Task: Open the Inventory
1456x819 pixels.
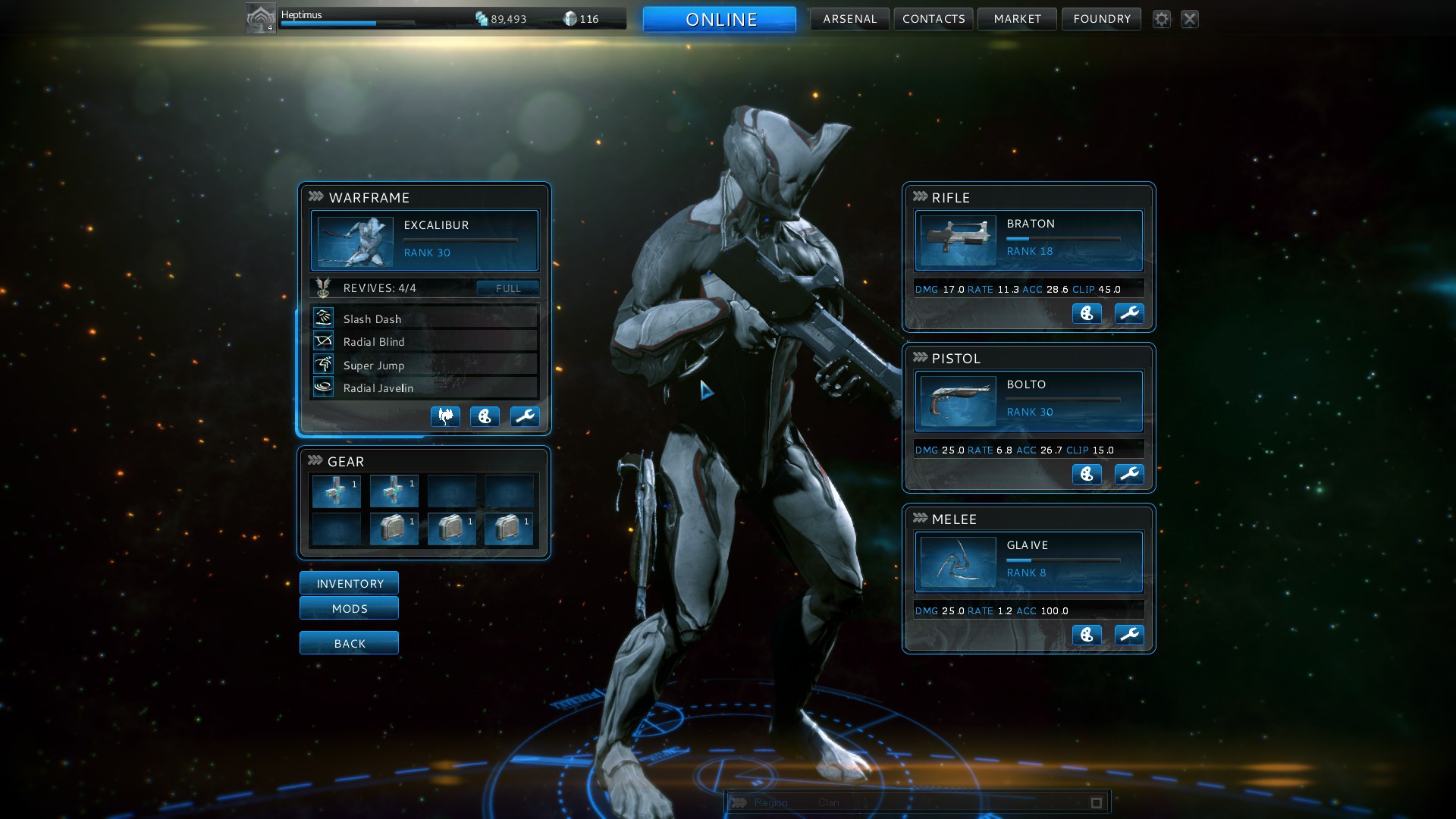Action: [x=349, y=583]
